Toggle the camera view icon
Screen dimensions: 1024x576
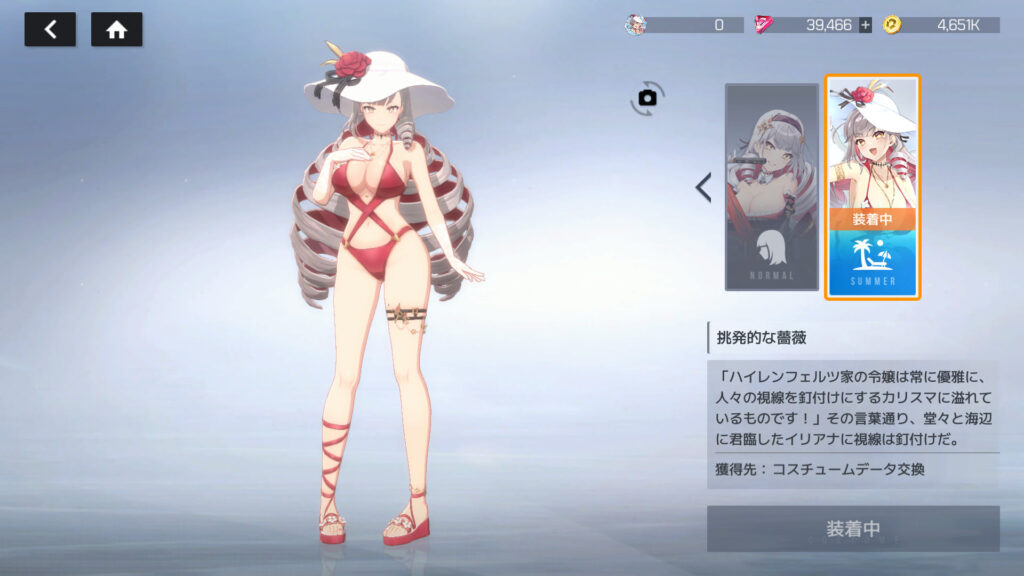coord(647,97)
